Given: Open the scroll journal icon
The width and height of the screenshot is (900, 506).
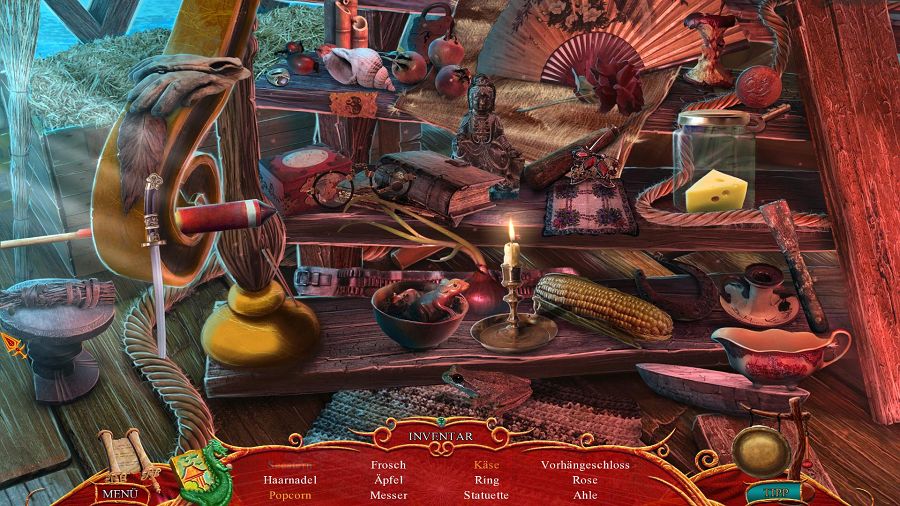Looking at the screenshot, I should (122, 457).
